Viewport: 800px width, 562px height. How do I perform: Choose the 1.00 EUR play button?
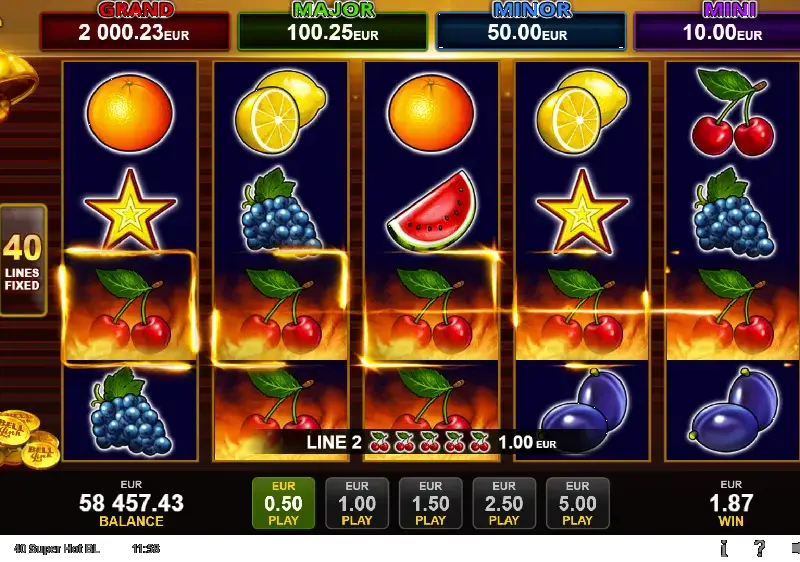[357, 503]
